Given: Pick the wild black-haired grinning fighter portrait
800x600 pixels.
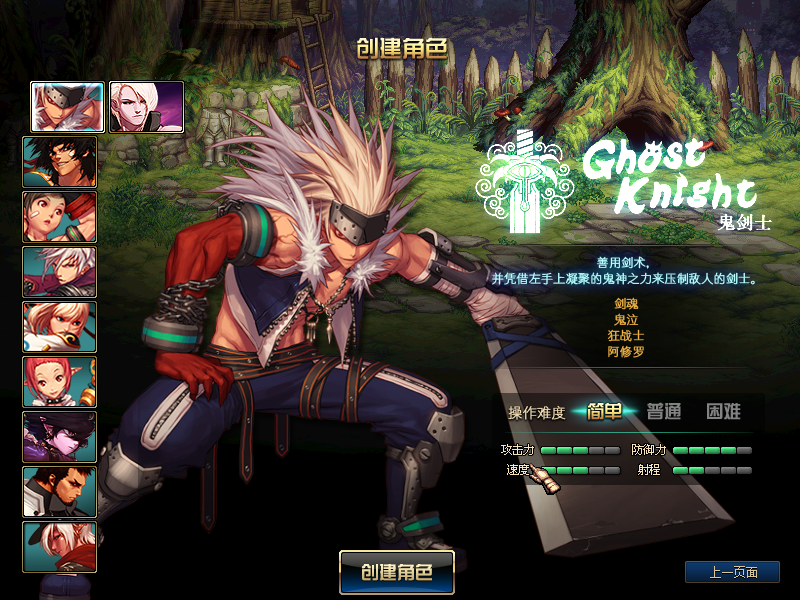Looking at the screenshot, I should pos(60,162).
